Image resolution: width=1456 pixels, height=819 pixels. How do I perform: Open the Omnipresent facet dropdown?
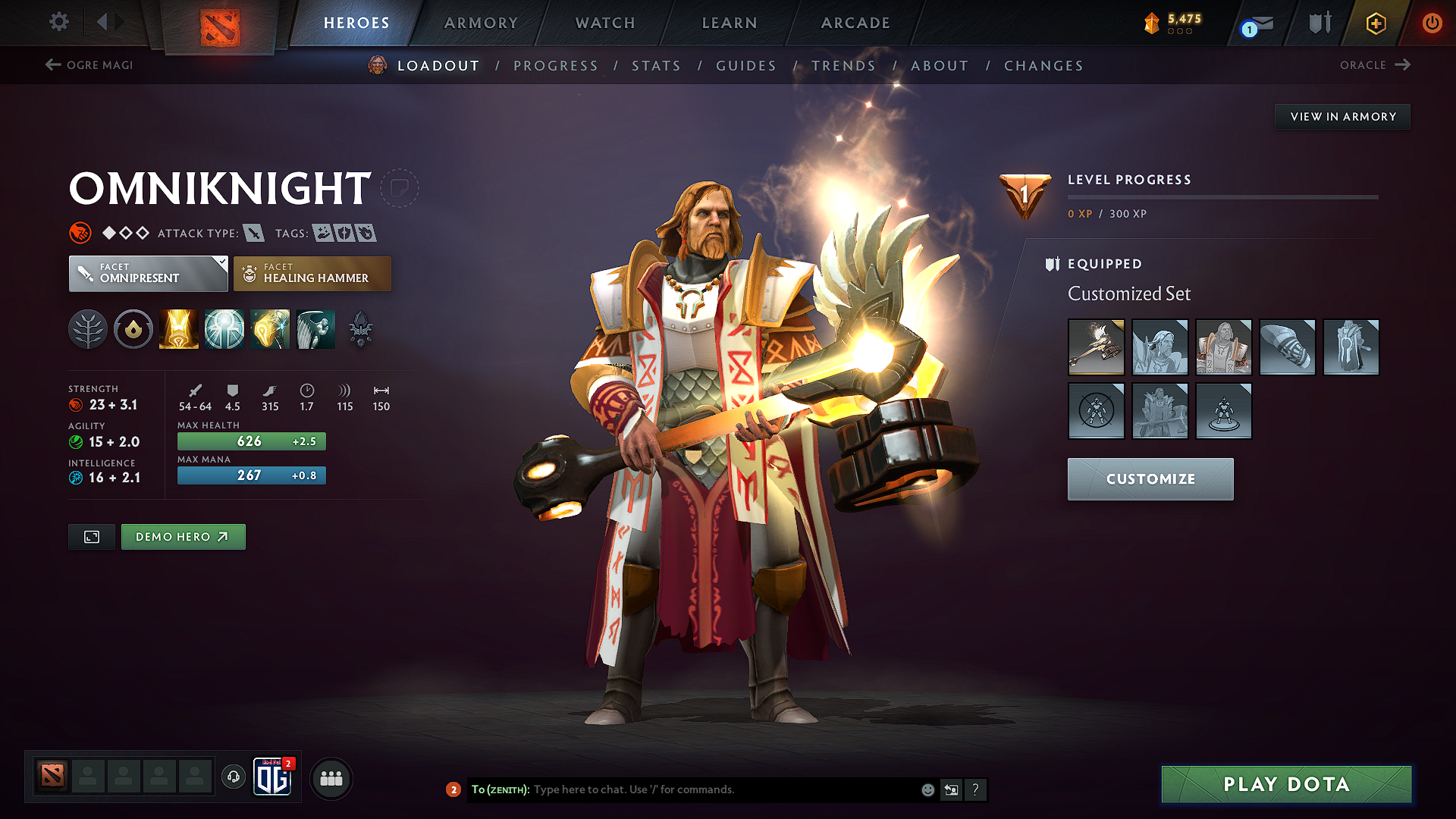click(148, 273)
